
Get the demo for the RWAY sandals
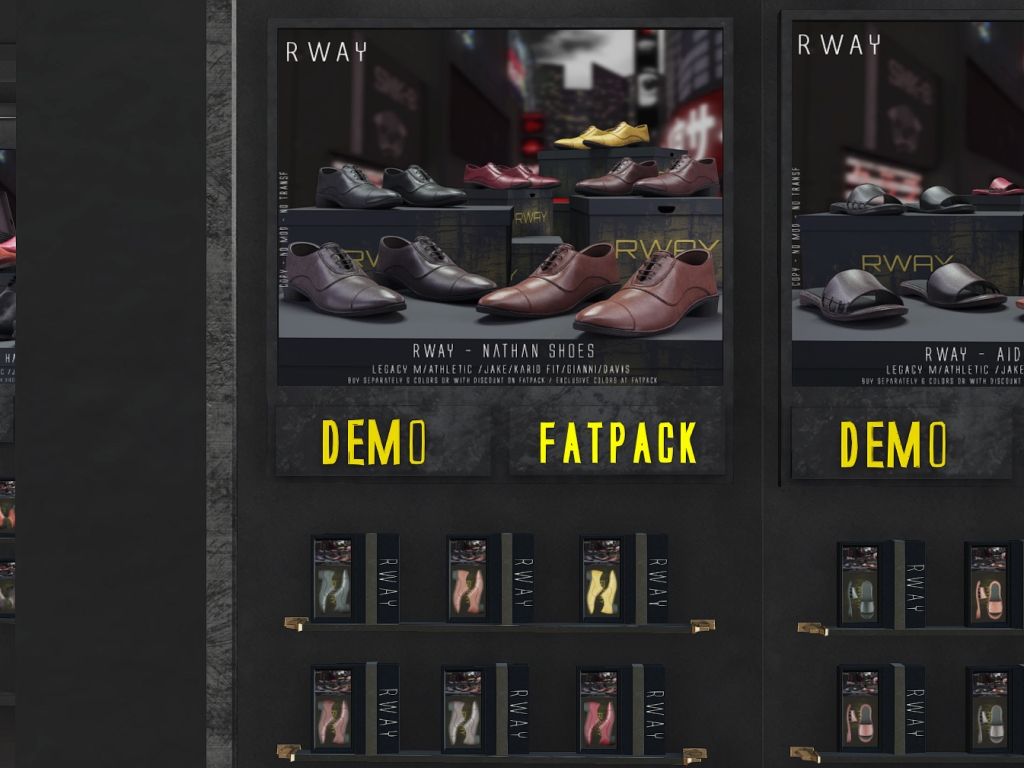pos(888,443)
